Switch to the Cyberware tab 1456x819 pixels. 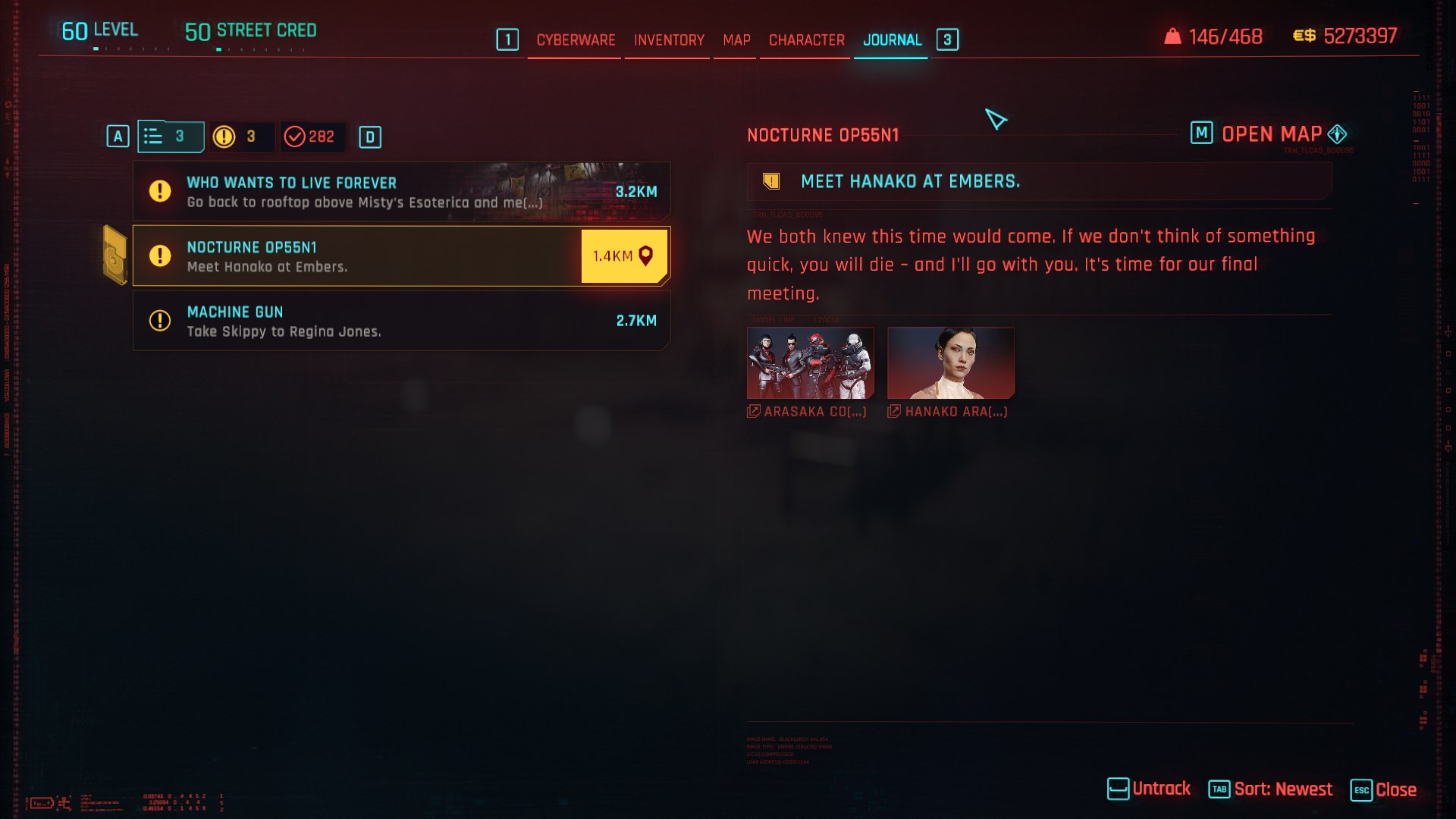[x=576, y=40]
